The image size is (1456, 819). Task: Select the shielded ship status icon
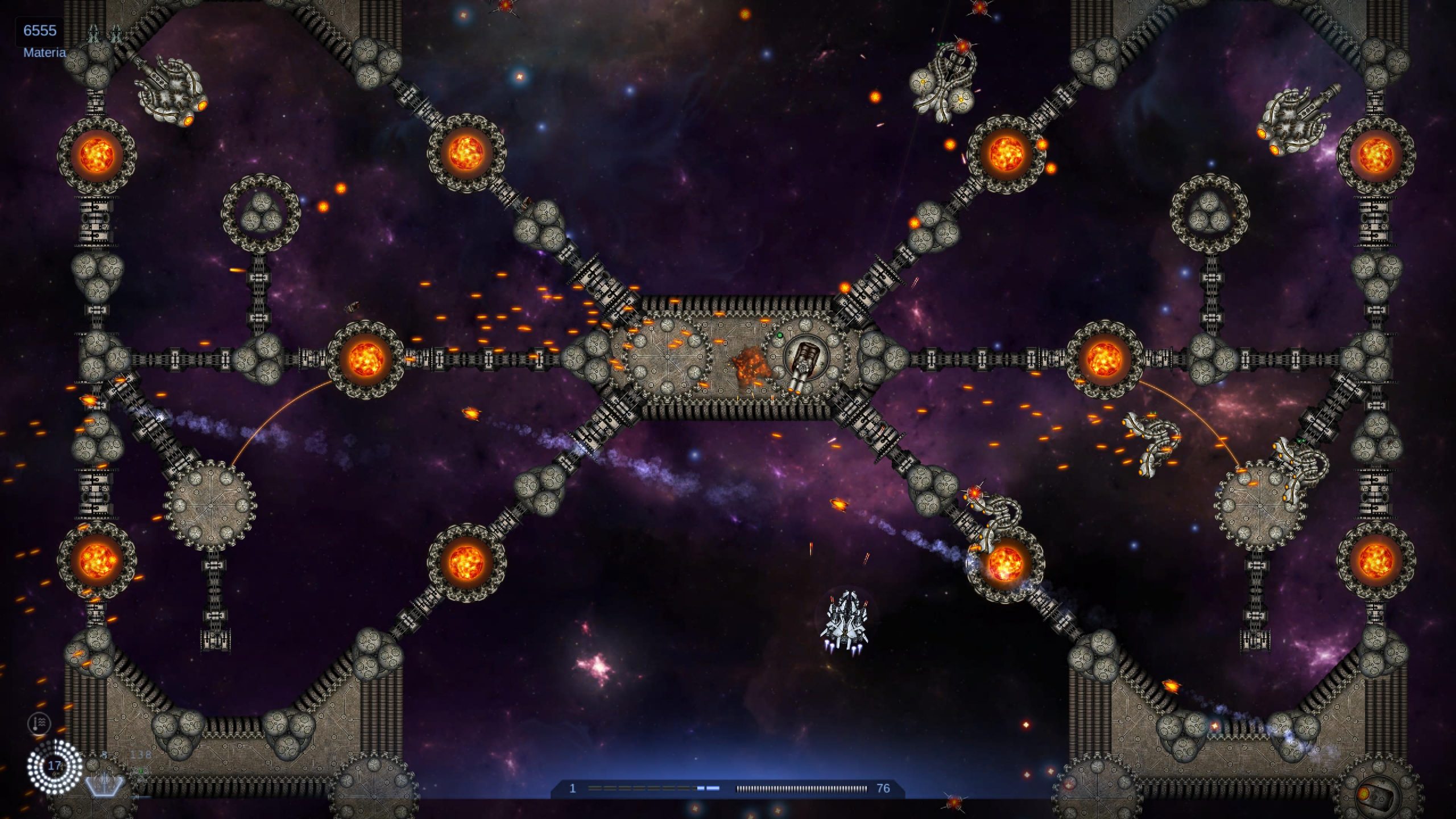(104, 785)
